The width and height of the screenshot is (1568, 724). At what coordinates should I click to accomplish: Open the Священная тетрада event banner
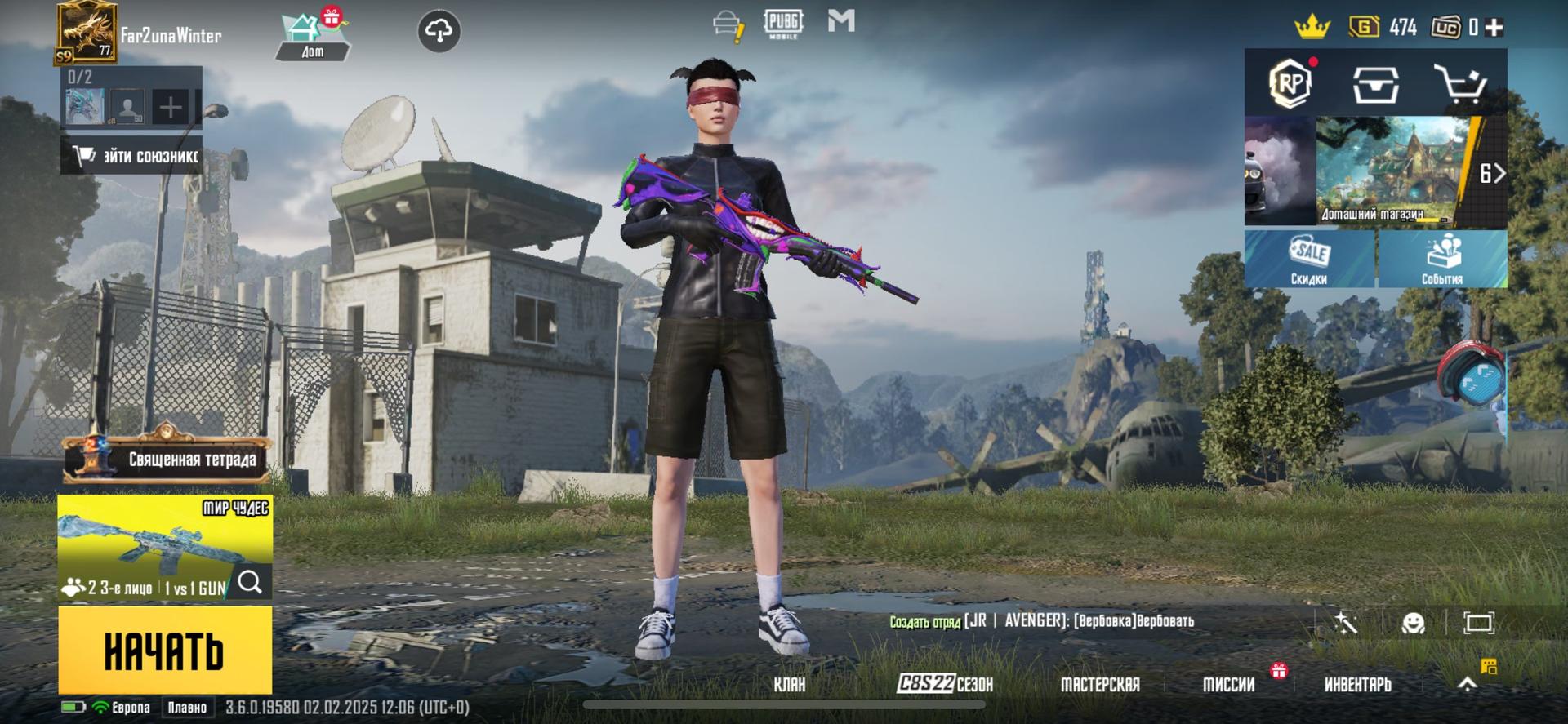[167, 459]
